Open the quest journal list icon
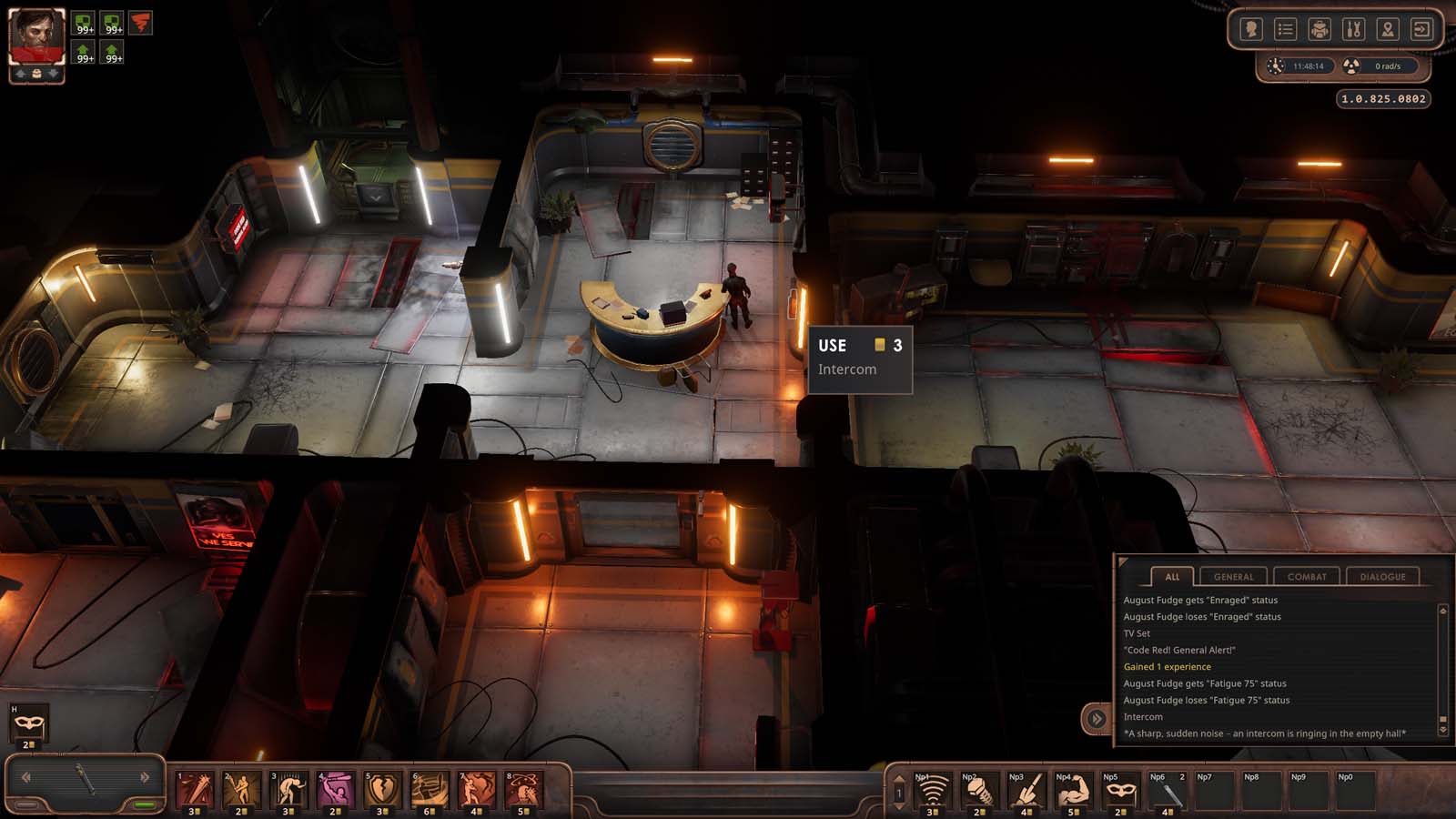Screen dimensions: 1456x819 1285,29
